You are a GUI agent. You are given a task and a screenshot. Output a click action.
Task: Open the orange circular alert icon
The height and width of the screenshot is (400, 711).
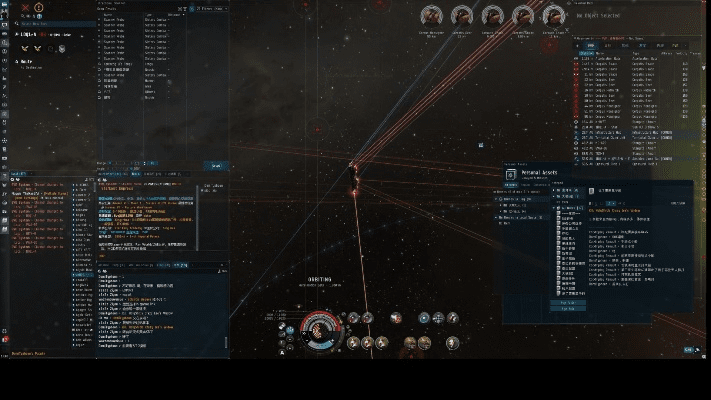click(x=38, y=8)
